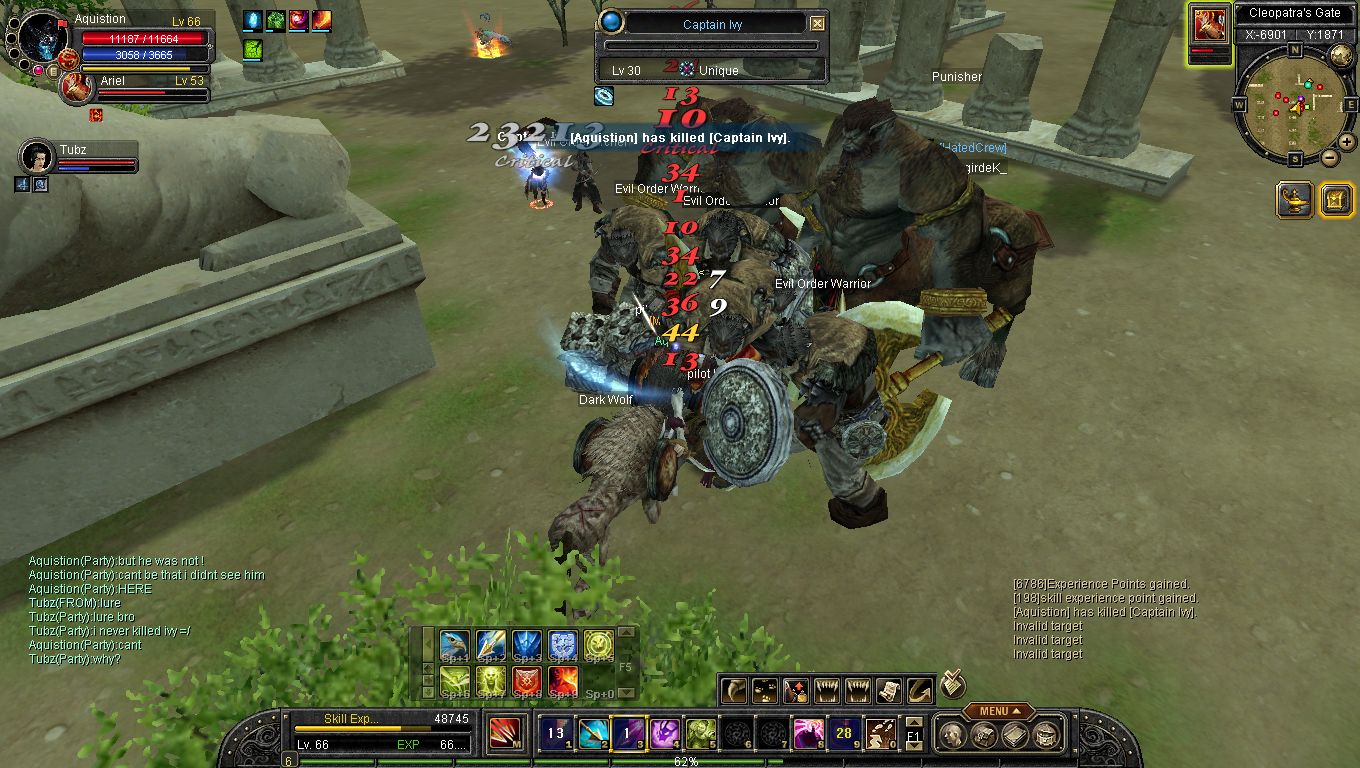Use the Sp+1 eagle head skill
The width and height of the screenshot is (1360, 768).
tap(454, 645)
